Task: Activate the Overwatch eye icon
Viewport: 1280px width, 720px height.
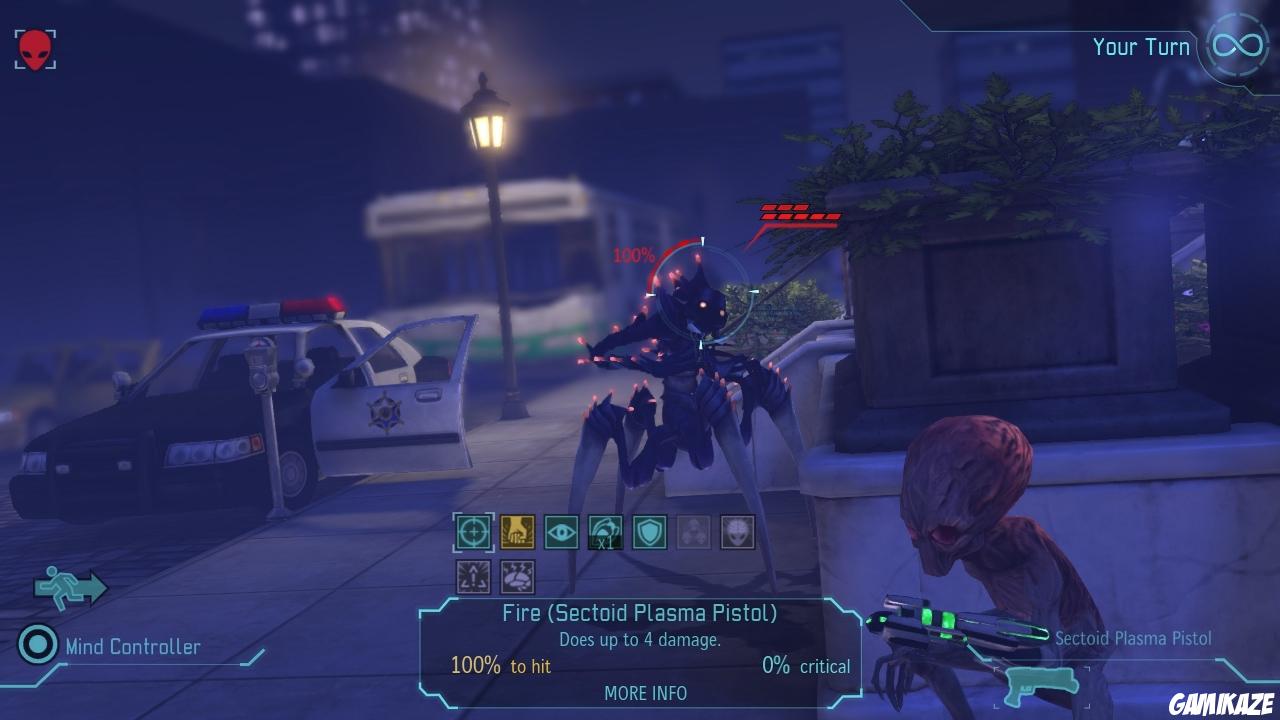Action: (562, 531)
